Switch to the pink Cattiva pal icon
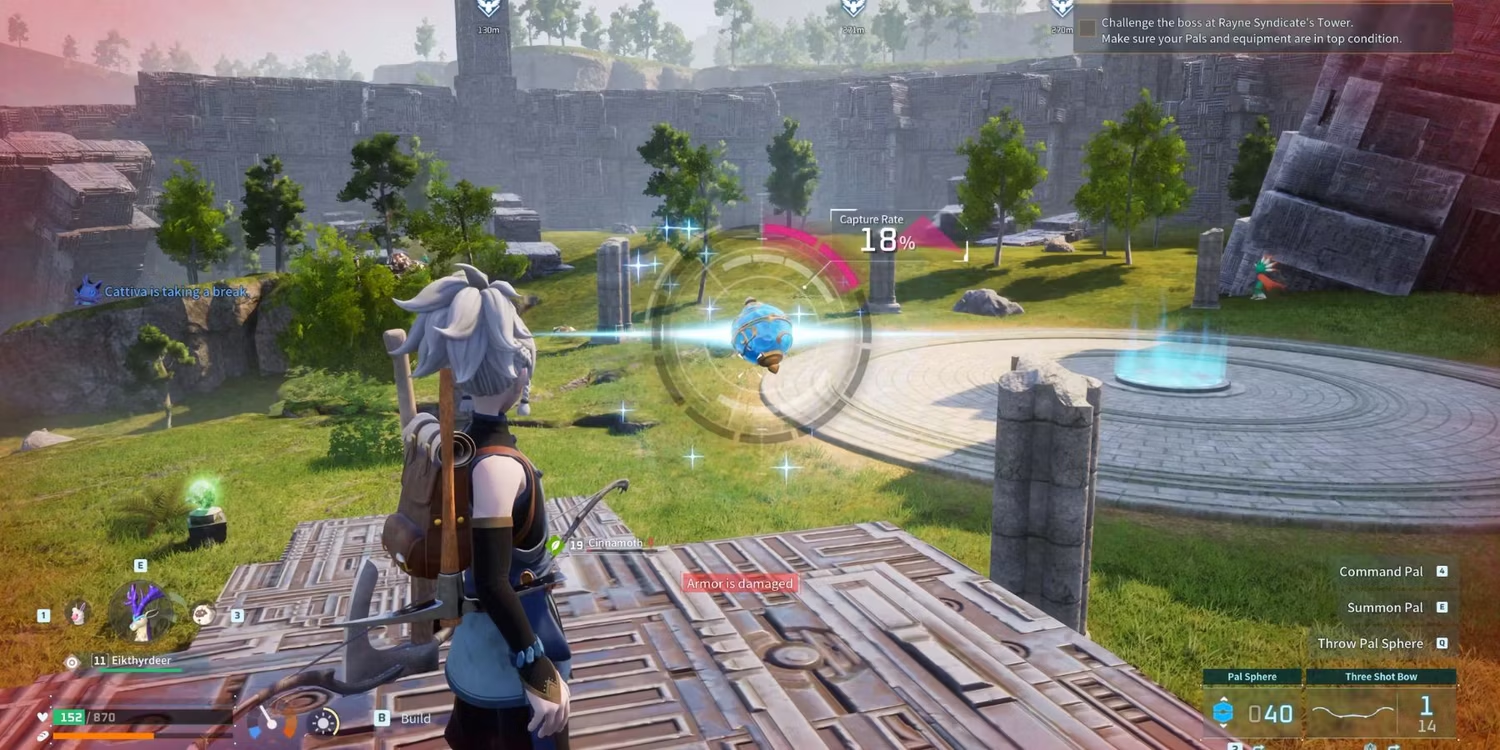1500x750 pixels. 76,614
